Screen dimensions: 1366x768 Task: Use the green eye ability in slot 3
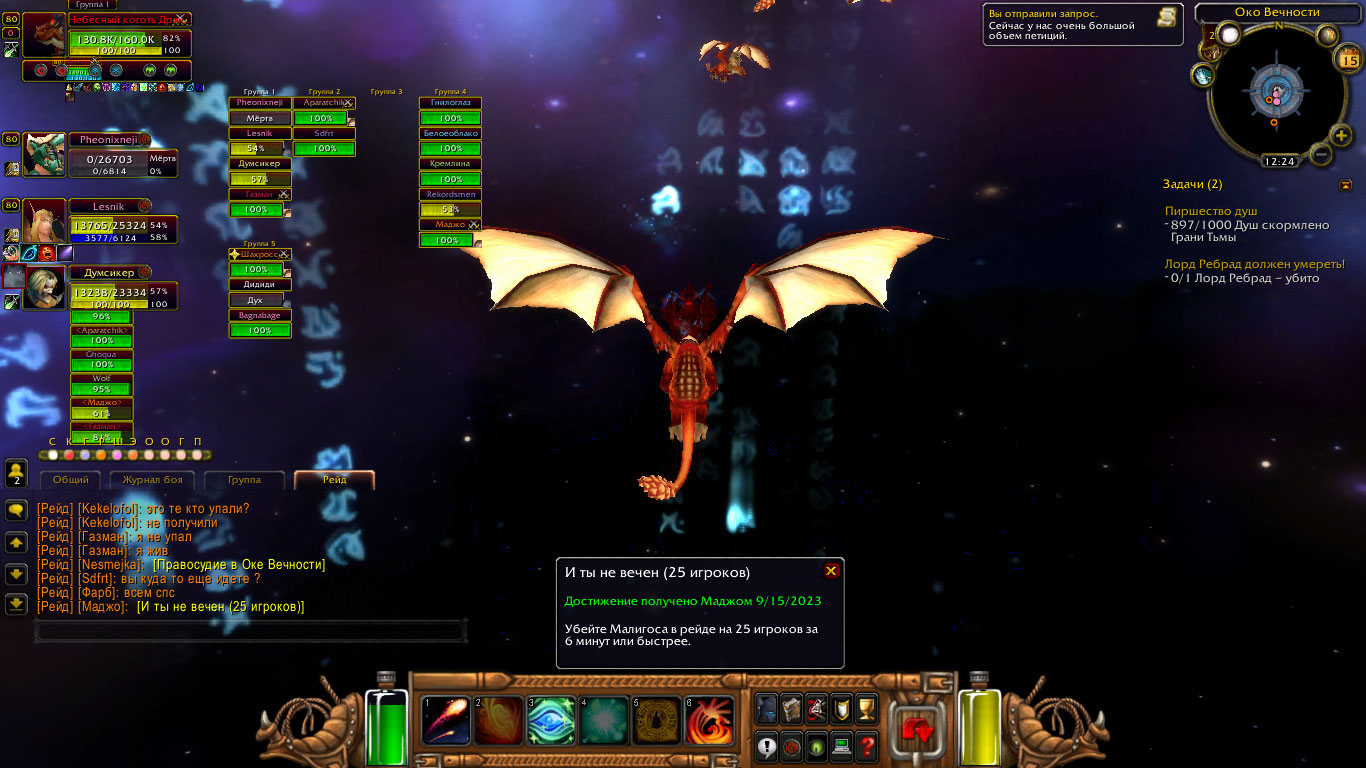click(x=552, y=720)
